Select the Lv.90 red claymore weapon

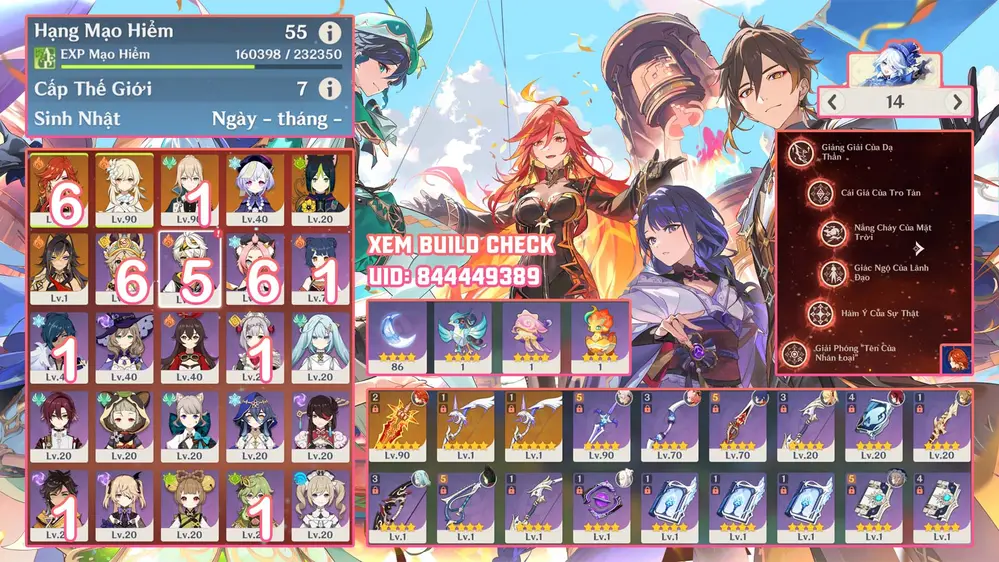397,426
